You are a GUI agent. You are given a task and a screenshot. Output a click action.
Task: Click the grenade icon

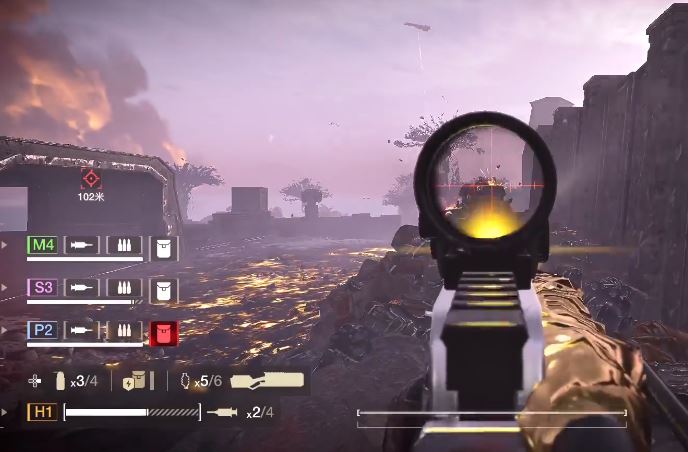coord(183,380)
